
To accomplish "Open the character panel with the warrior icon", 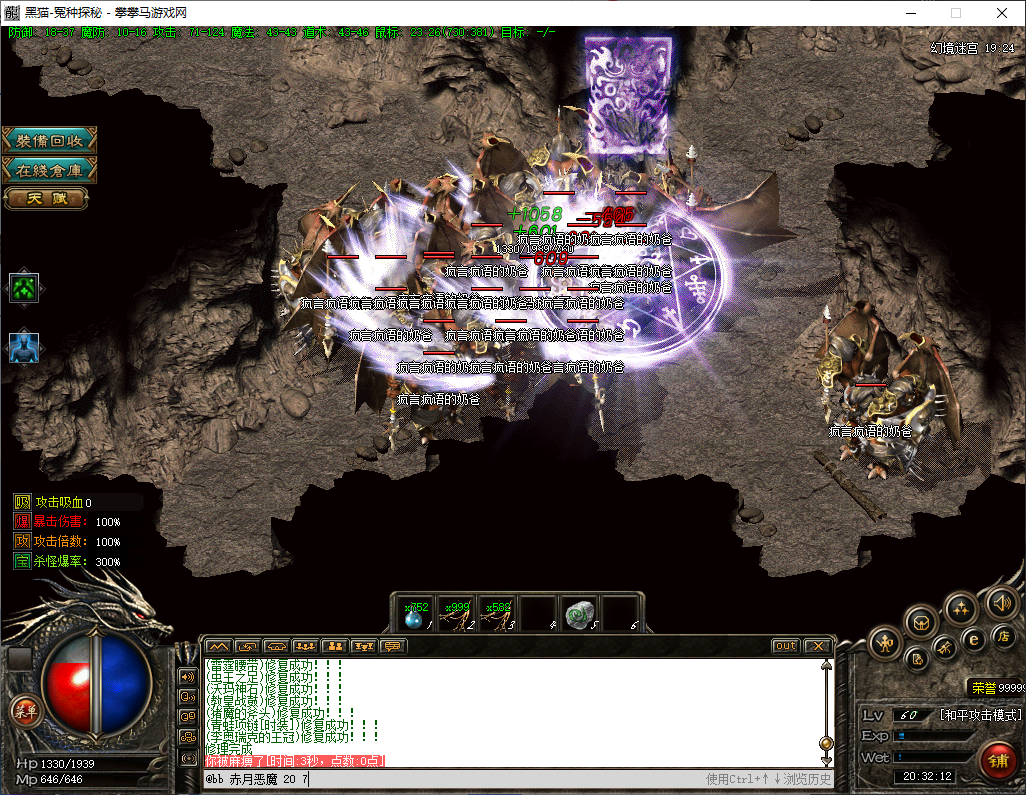I will pyautogui.click(x=886, y=642).
